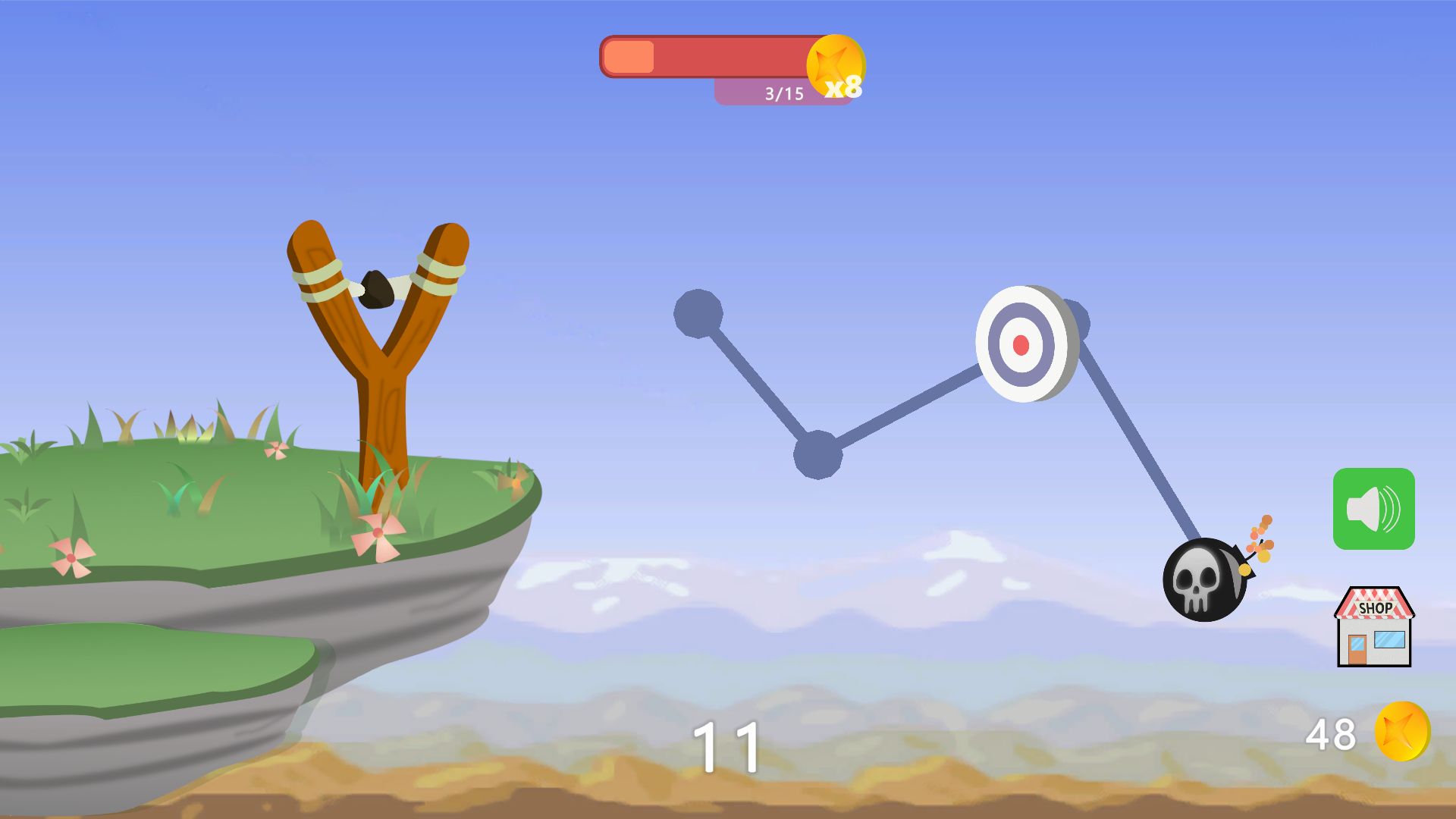The height and width of the screenshot is (819, 1456).
Task: Click the red center of the target
Action: tap(1021, 345)
